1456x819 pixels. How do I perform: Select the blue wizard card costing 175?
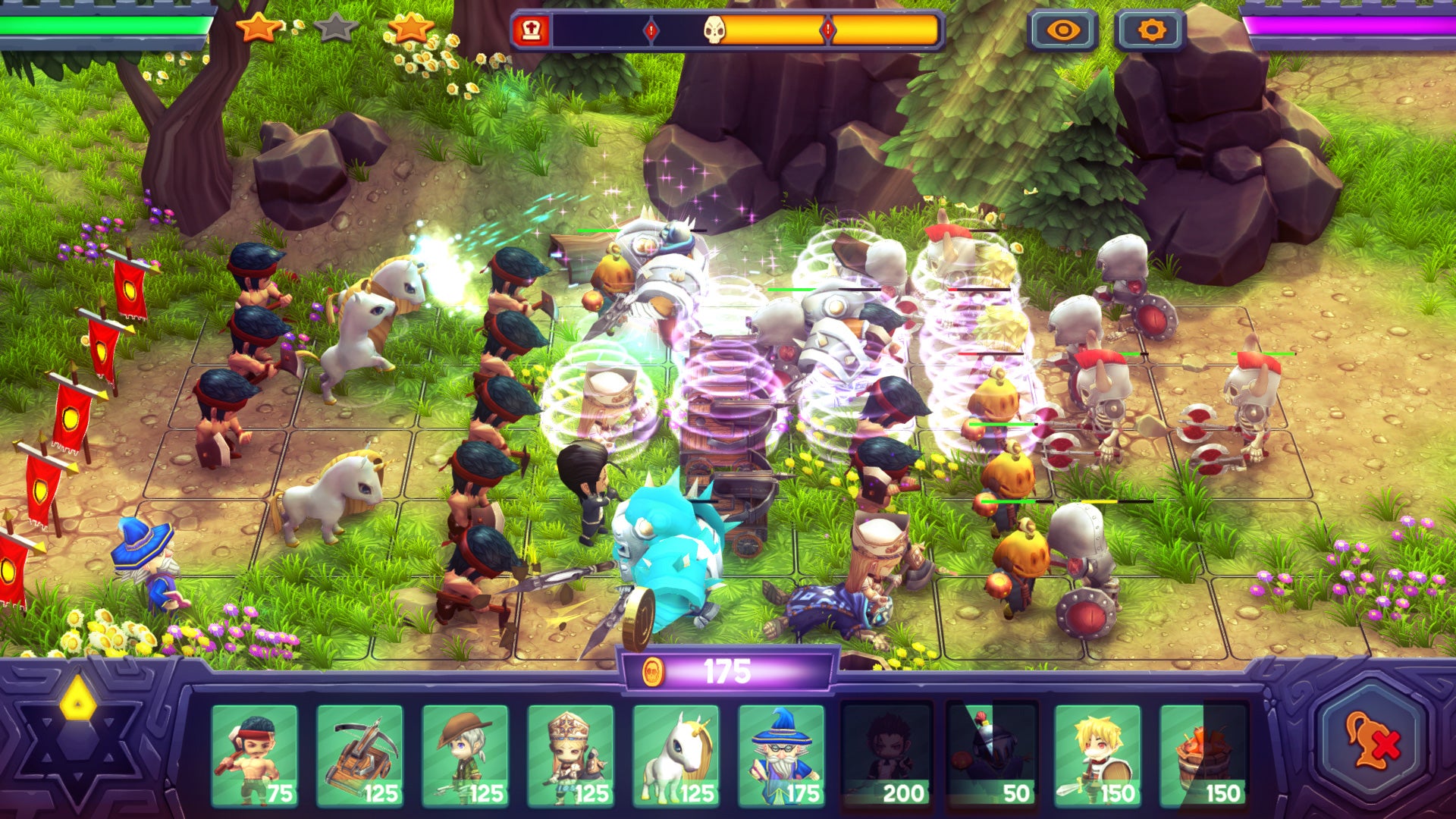pos(781,755)
